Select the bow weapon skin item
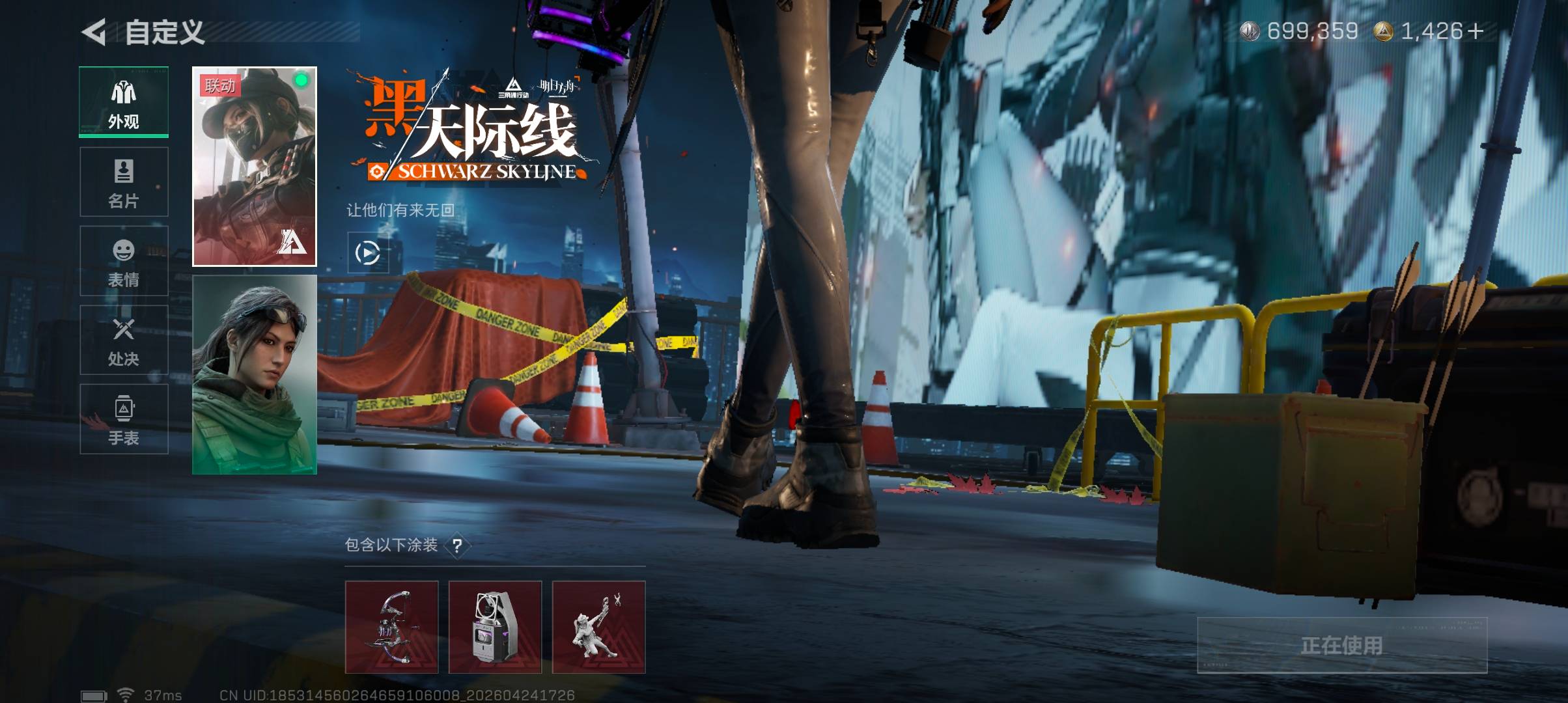This screenshot has height=703, width=1568. point(391,627)
